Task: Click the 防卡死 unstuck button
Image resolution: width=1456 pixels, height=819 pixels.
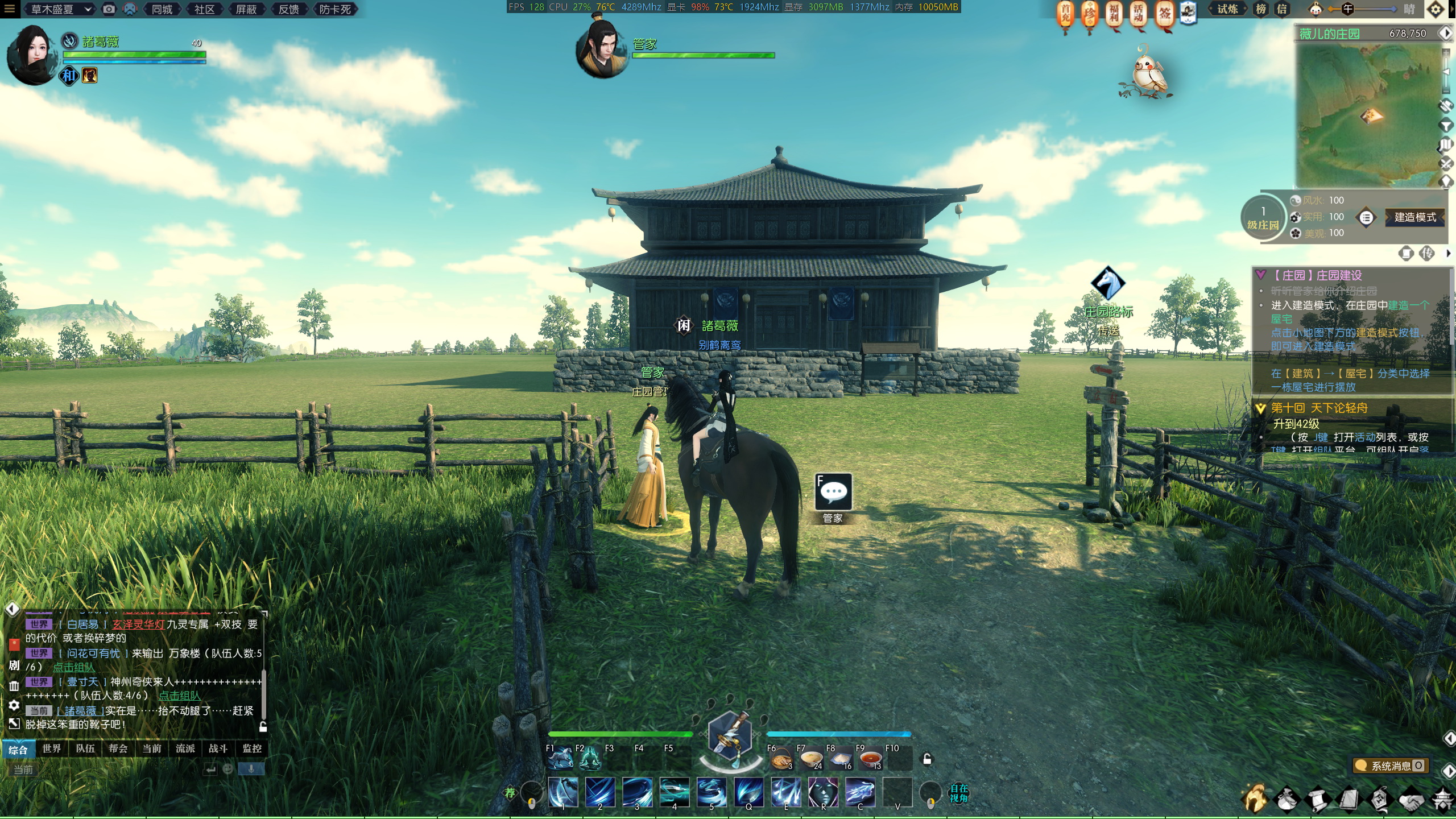Action: pyautogui.click(x=334, y=9)
